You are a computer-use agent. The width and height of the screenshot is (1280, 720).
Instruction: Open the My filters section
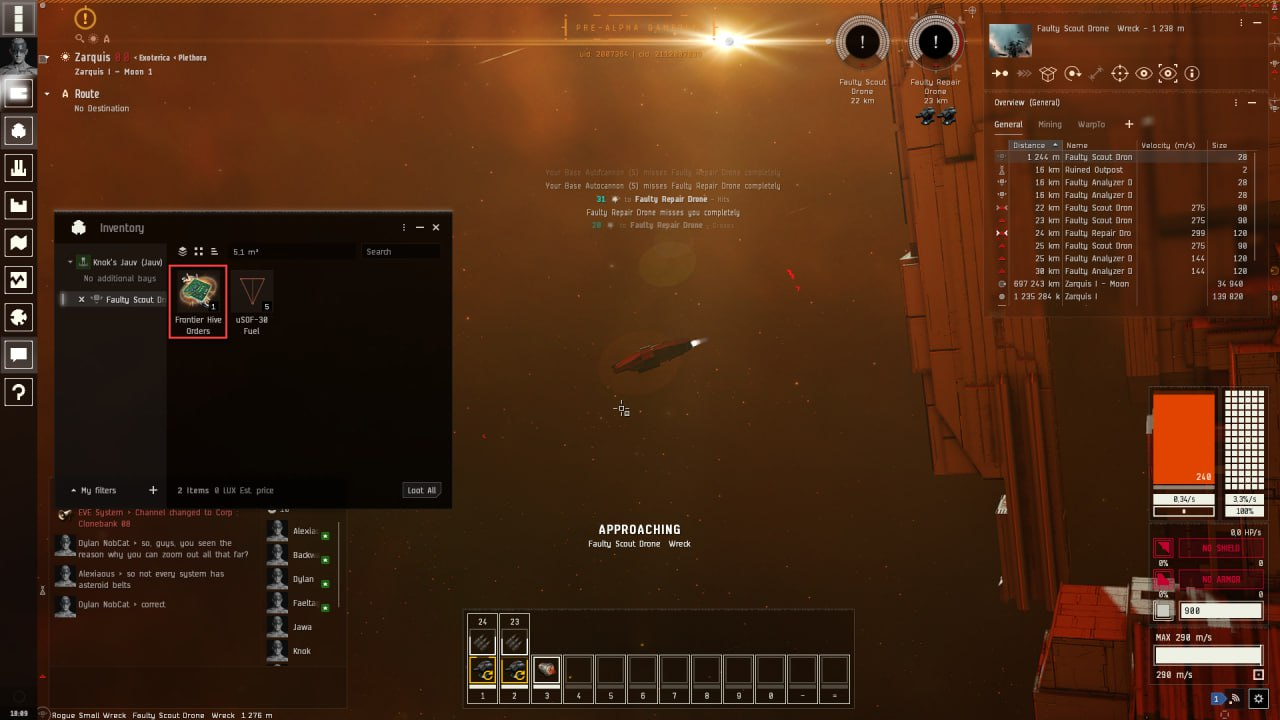(x=98, y=491)
